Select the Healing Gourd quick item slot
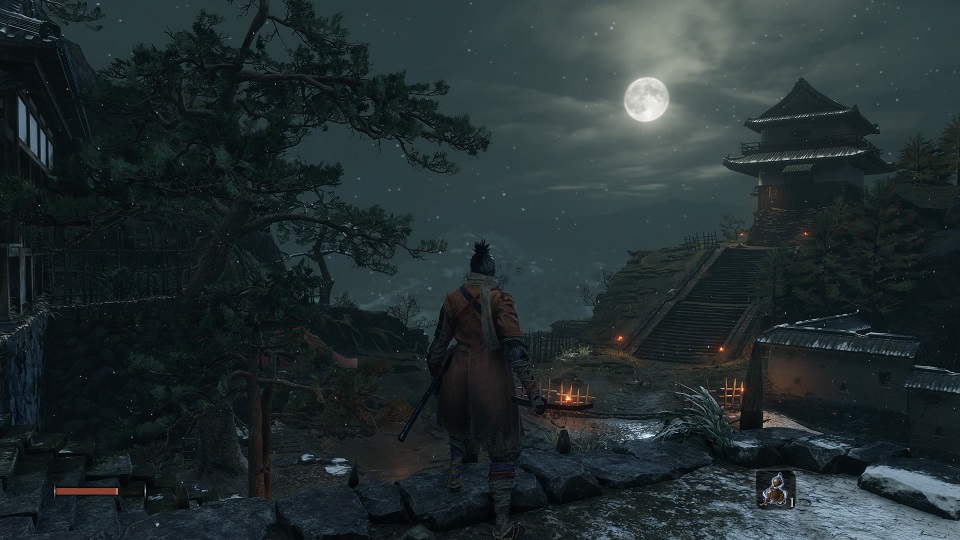960x540 pixels. (775, 488)
